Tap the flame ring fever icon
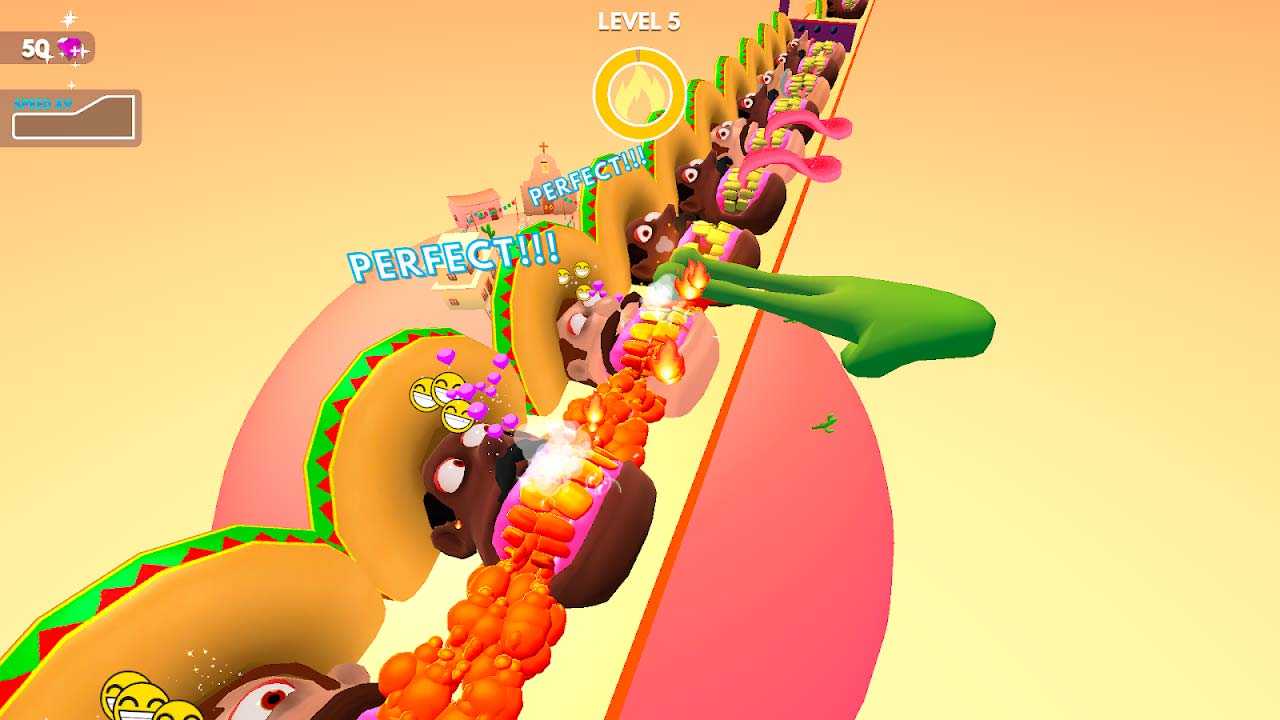This screenshot has height=720, width=1280. [x=639, y=95]
